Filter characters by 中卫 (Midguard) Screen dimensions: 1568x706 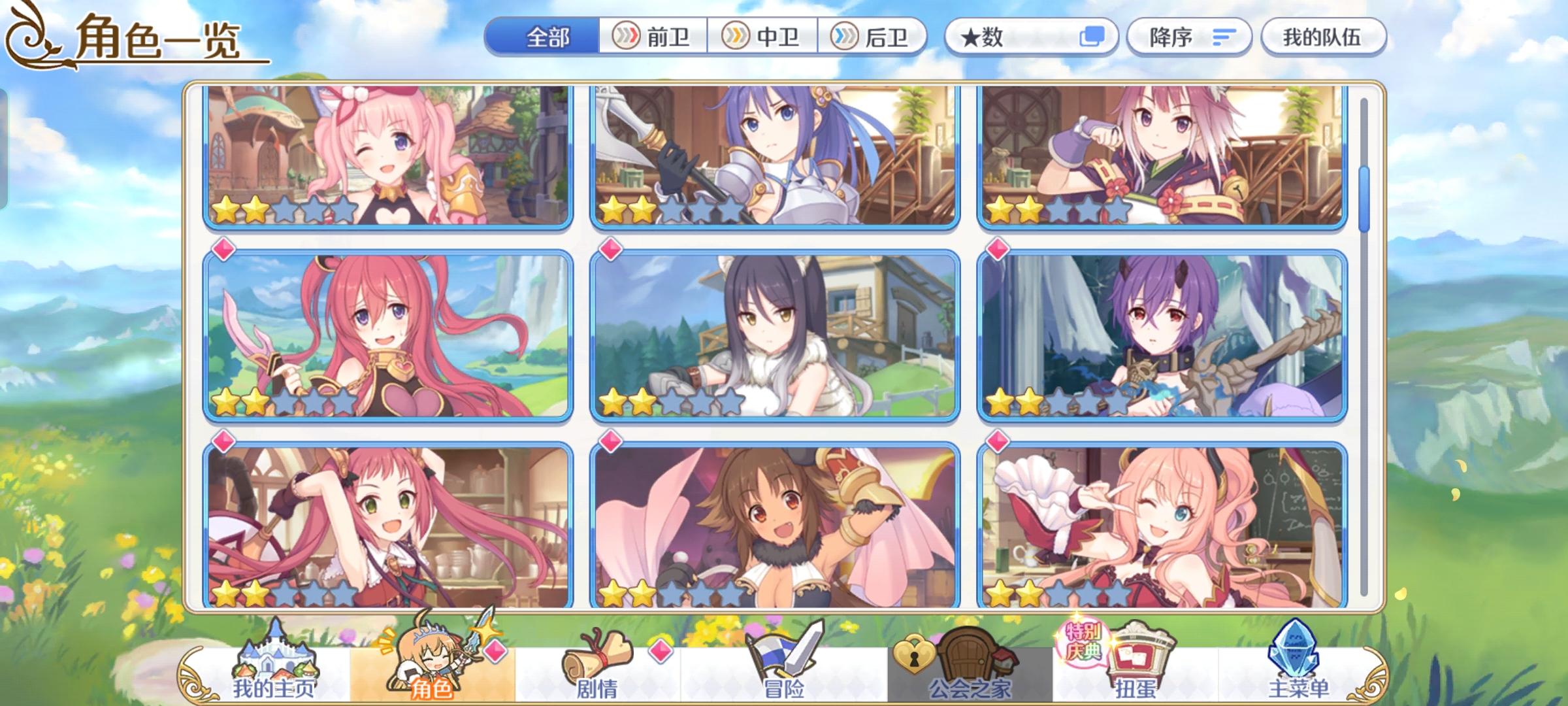click(x=763, y=37)
